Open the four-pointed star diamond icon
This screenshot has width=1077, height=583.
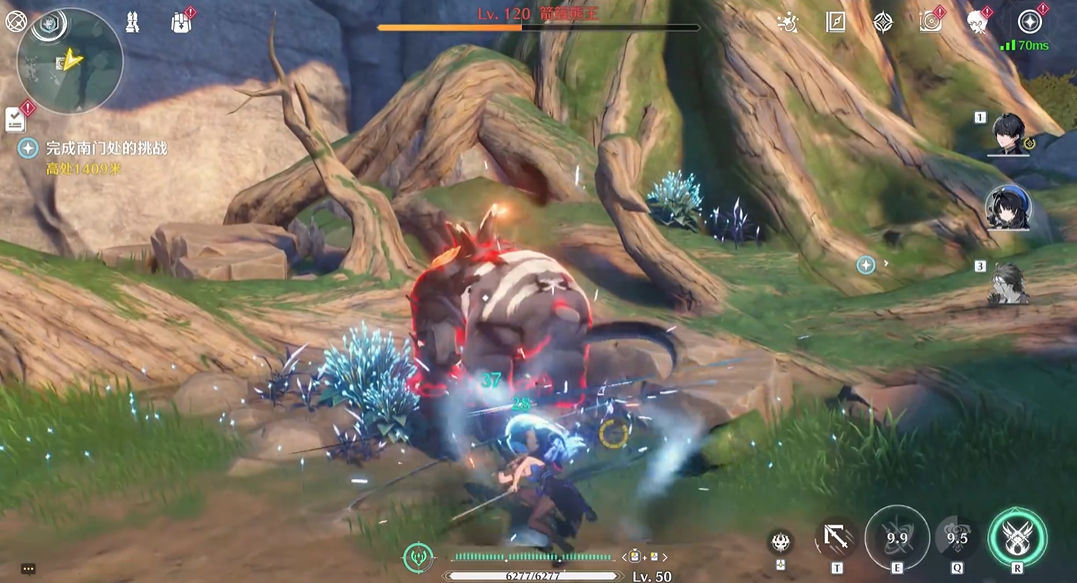(883, 22)
